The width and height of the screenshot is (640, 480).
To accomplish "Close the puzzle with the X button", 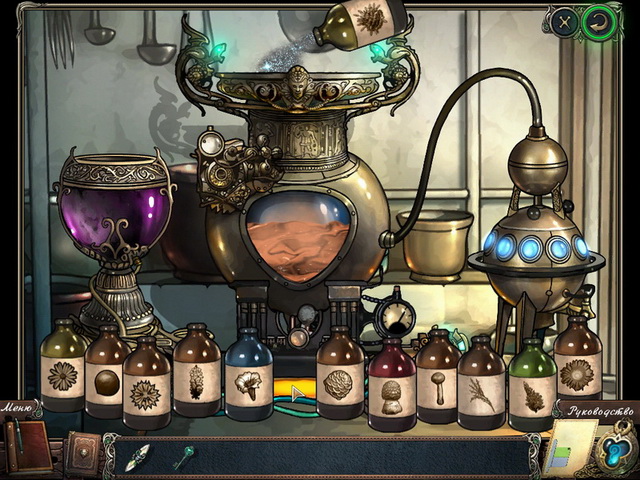I will click(564, 22).
